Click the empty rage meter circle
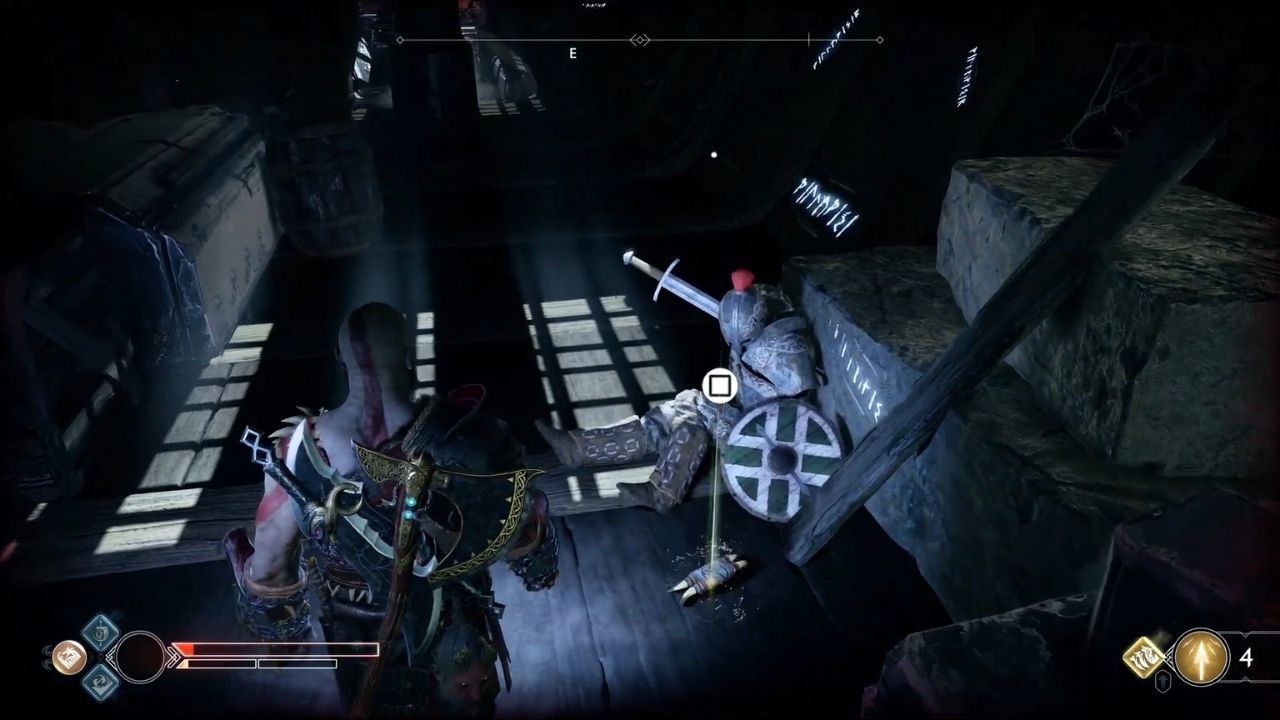This screenshot has height=720, width=1280. 140,657
